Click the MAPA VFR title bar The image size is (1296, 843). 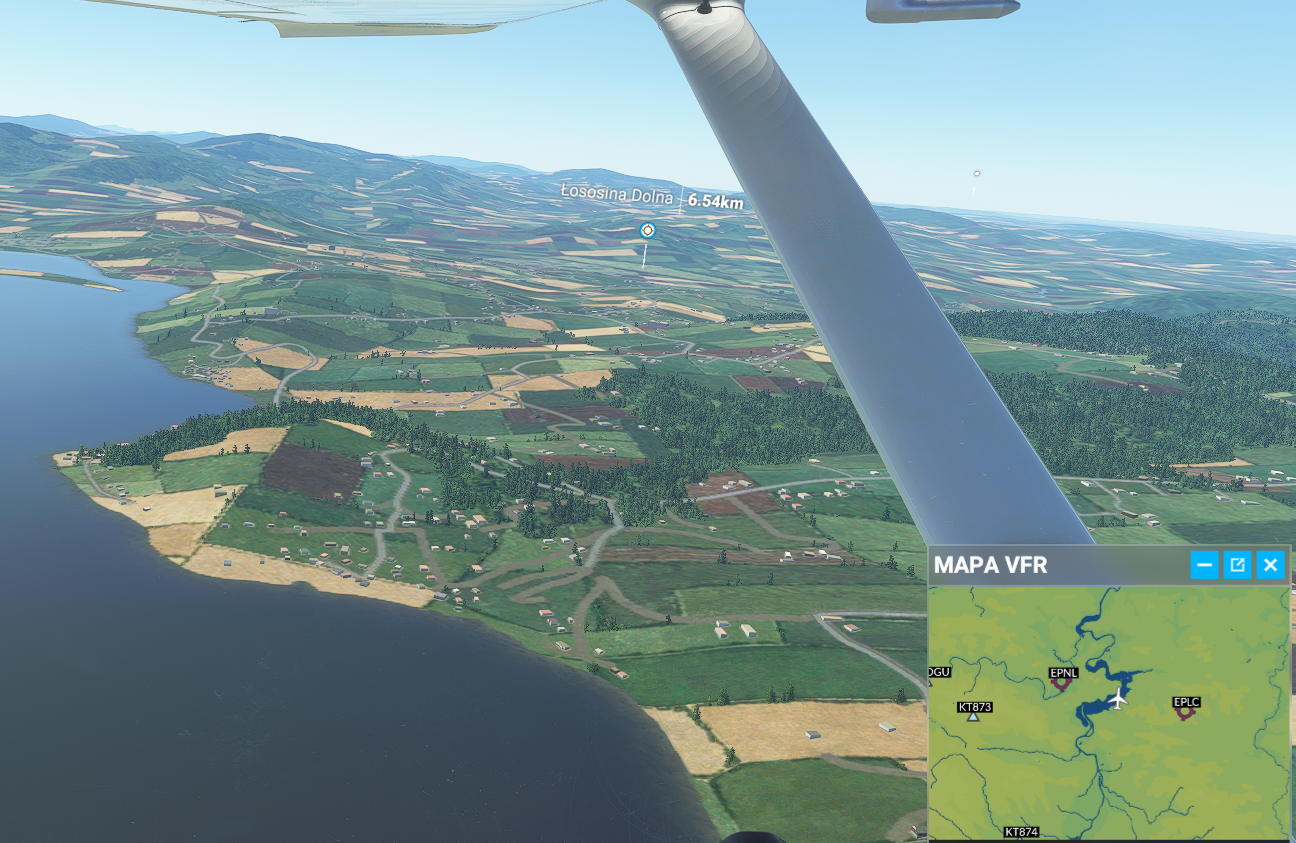(x=1050, y=565)
